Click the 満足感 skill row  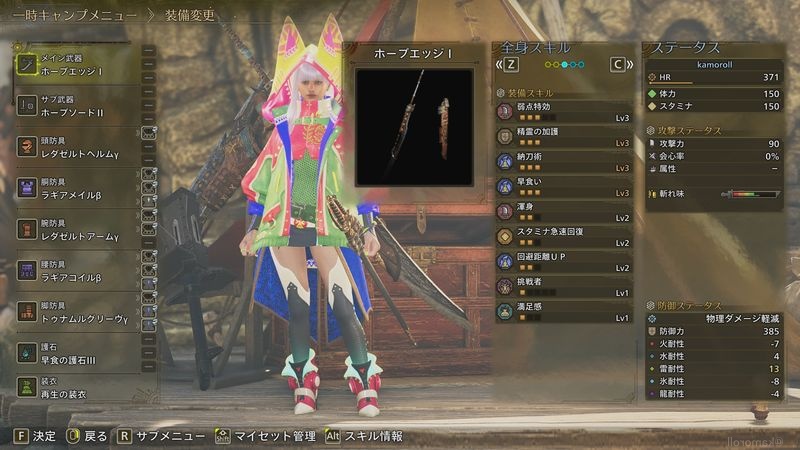tap(565, 311)
